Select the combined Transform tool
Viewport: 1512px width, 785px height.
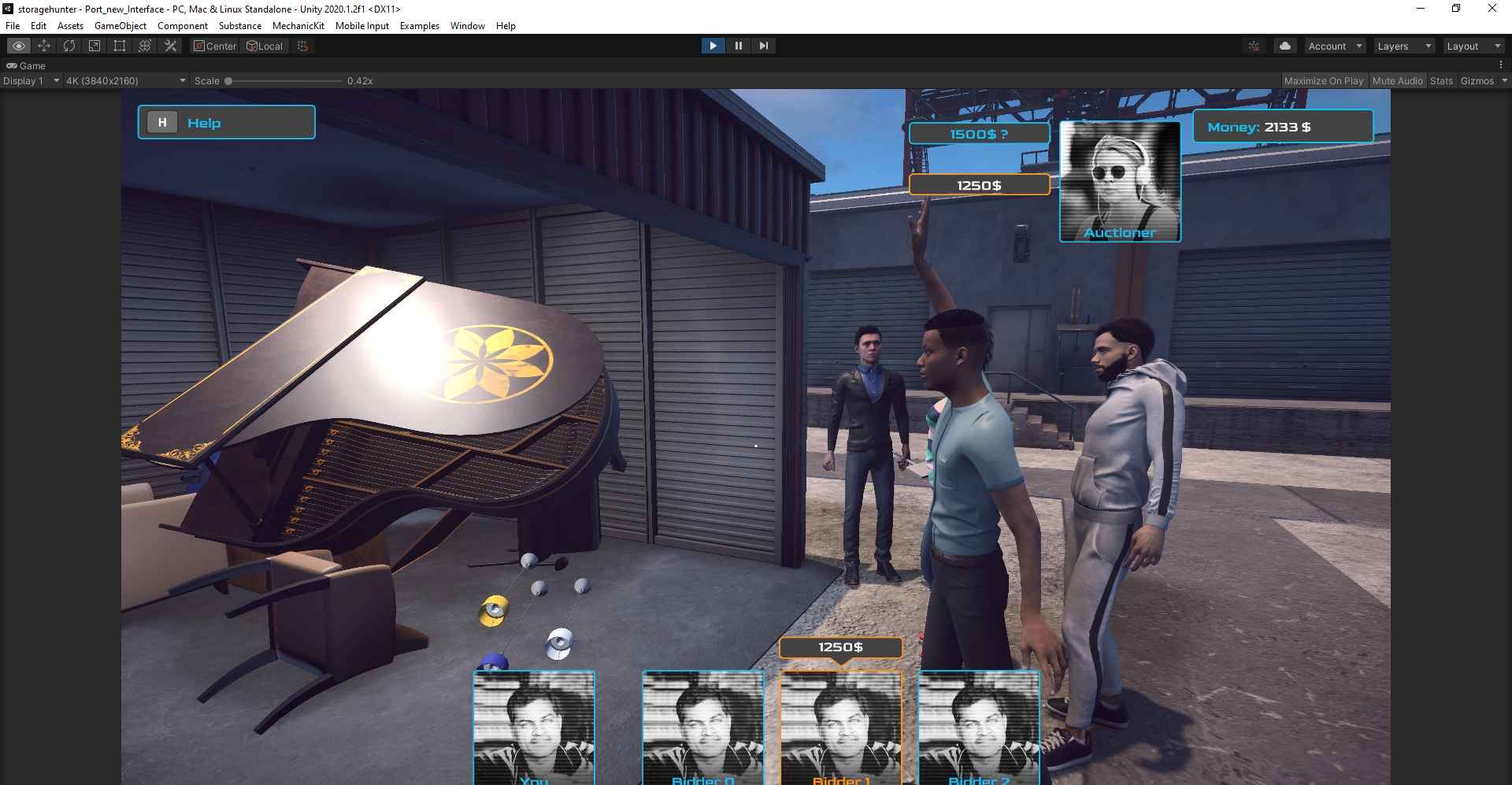coord(144,46)
